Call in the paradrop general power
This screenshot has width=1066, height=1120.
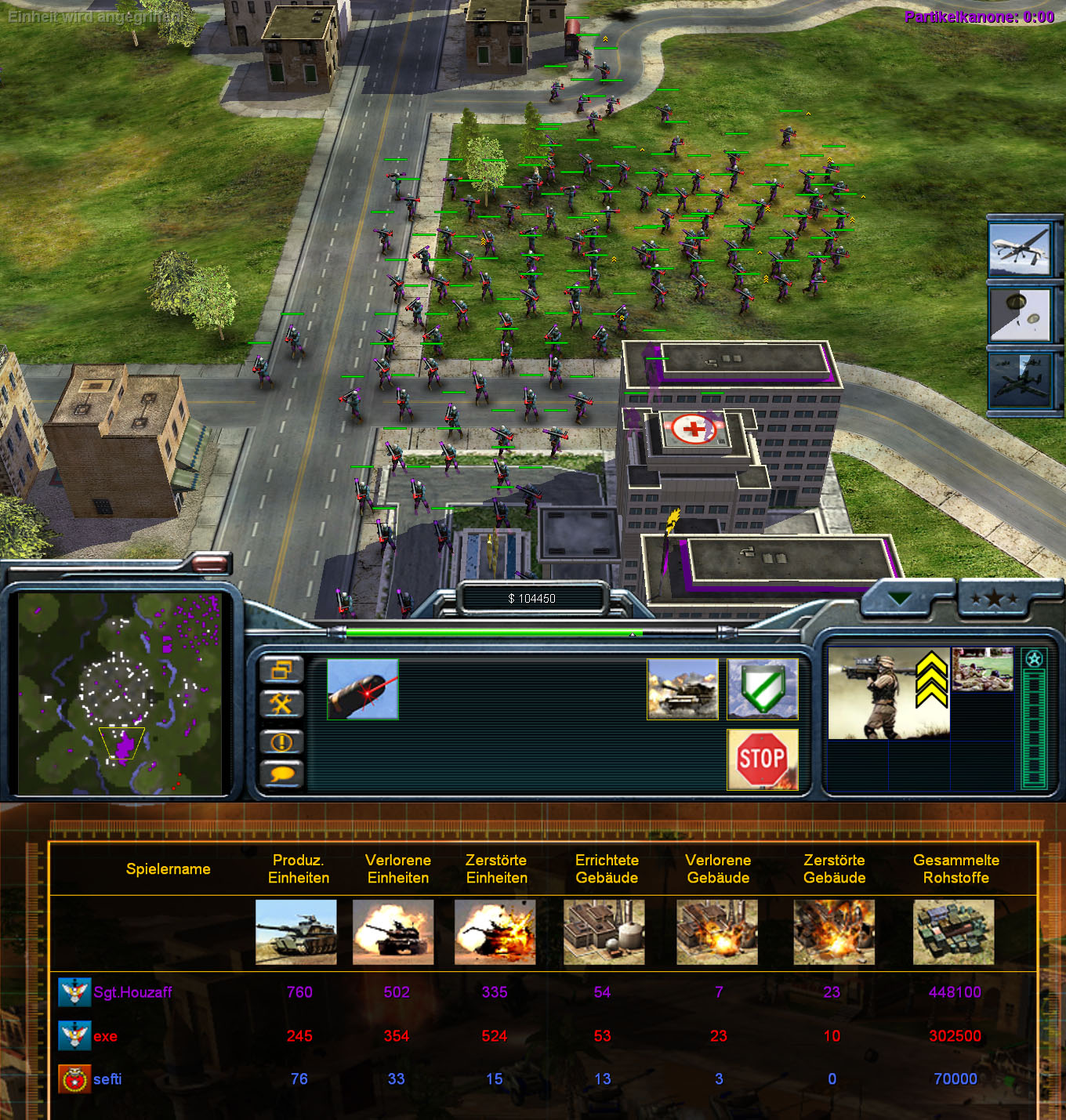pyautogui.click(x=1020, y=314)
